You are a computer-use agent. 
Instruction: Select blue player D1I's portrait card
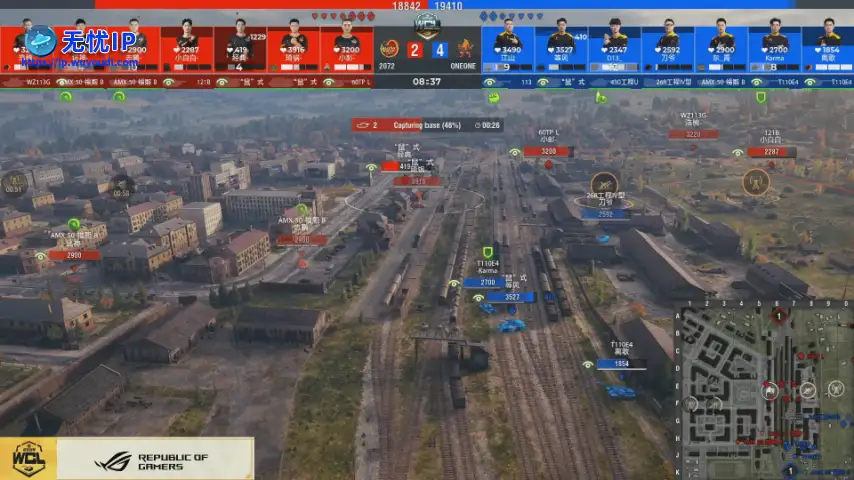coord(616,45)
